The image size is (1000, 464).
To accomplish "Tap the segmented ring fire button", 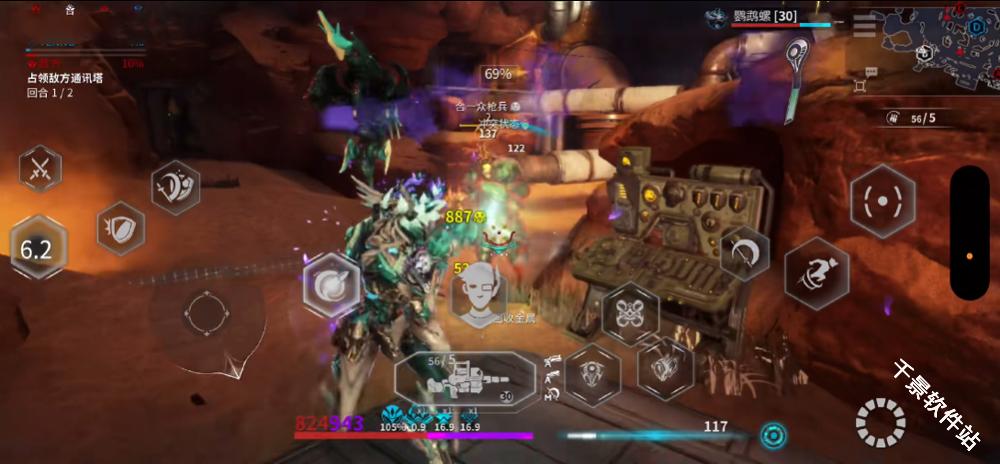I will click(880, 423).
